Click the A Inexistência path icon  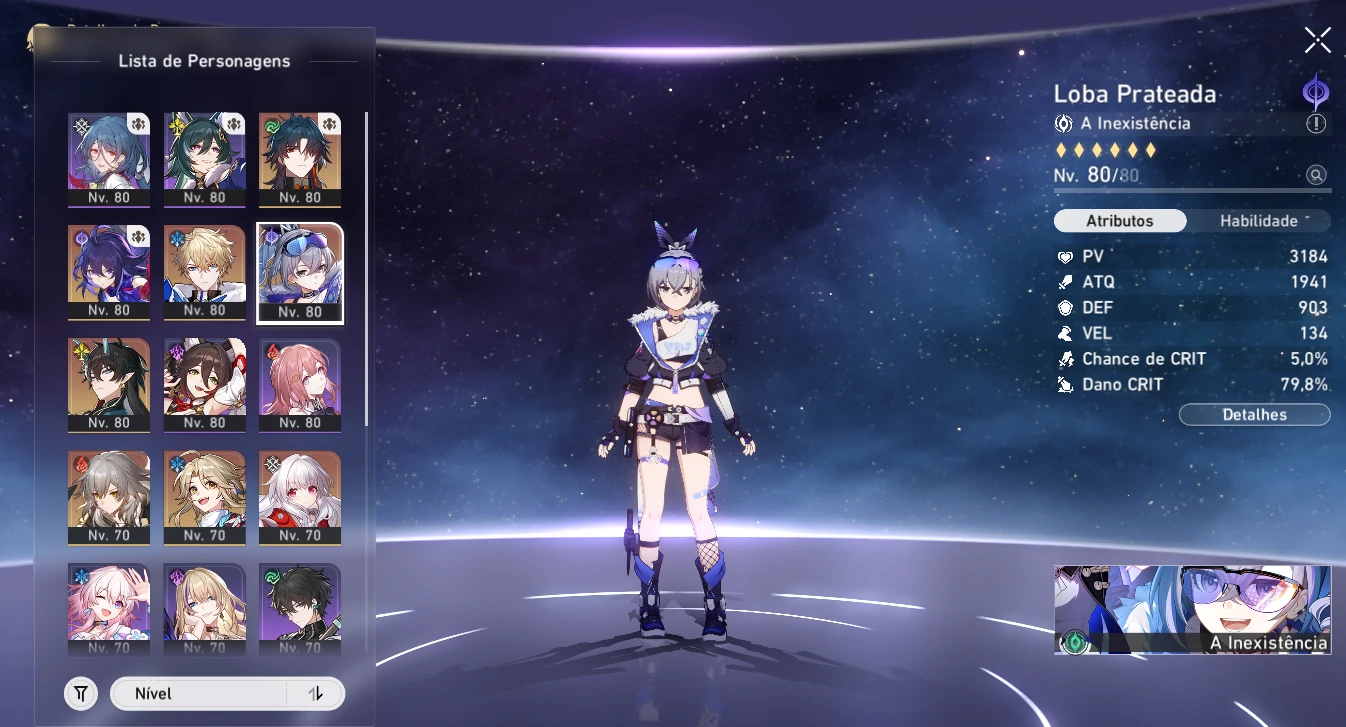click(x=1064, y=123)
